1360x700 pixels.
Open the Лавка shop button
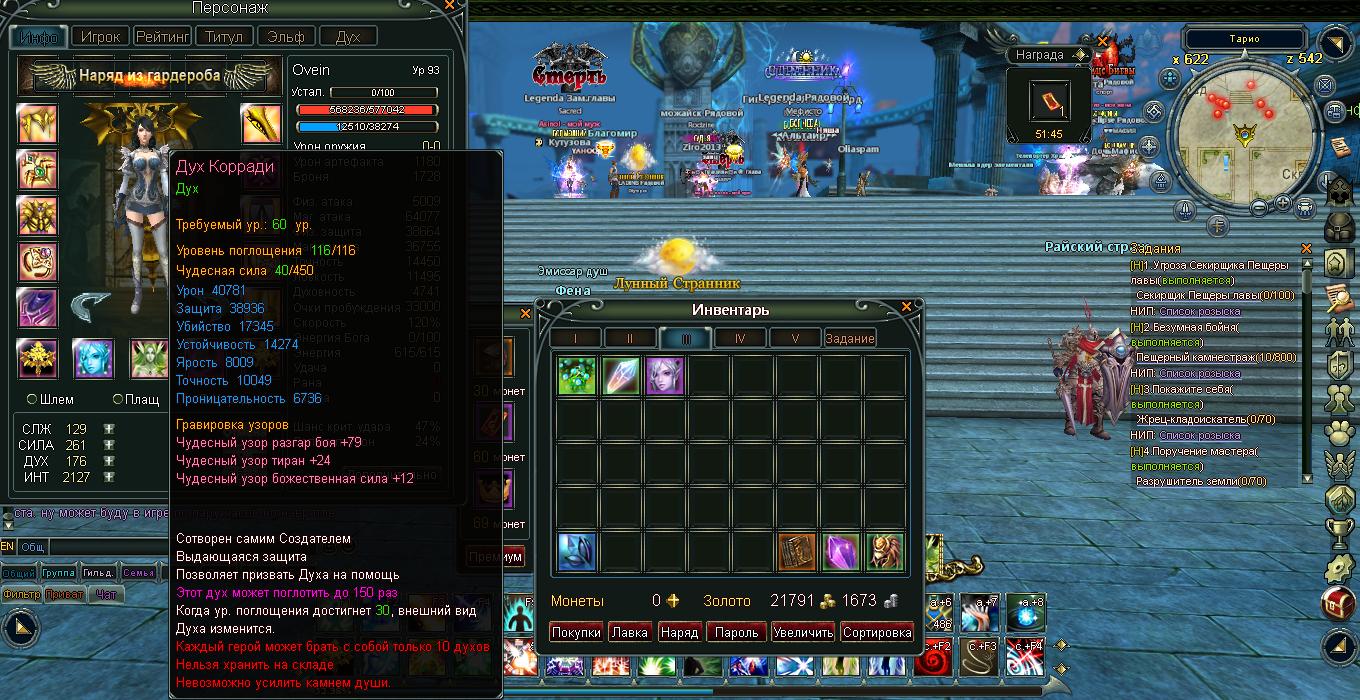click(x=630, y=632)
